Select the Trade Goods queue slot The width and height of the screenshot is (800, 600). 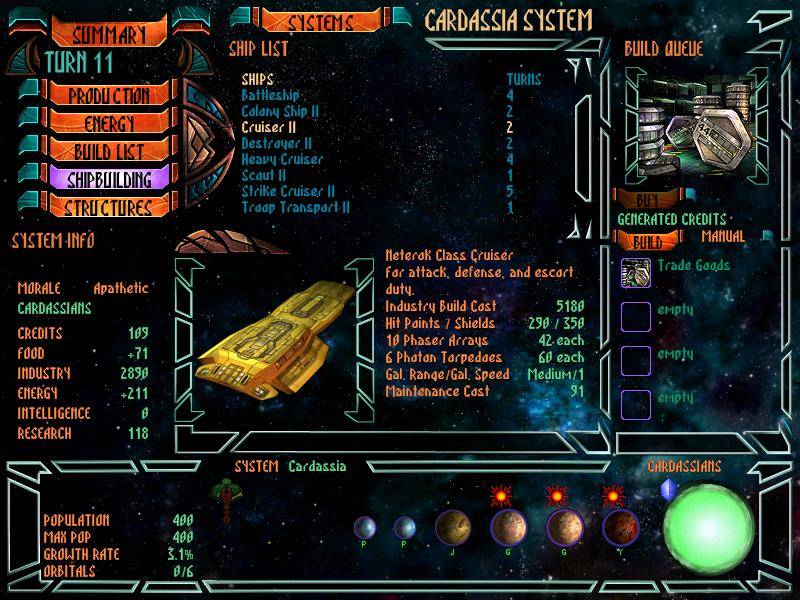(x=636, y=271)
